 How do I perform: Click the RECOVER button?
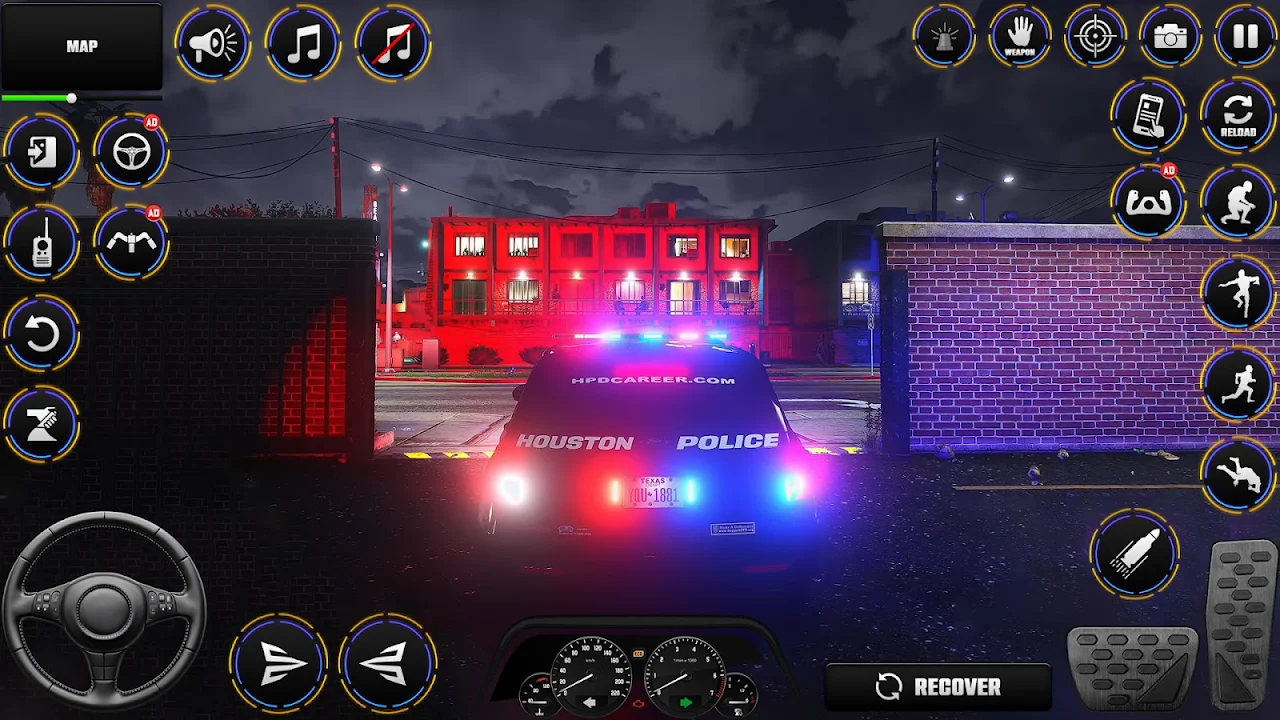(x=938, y=687)
